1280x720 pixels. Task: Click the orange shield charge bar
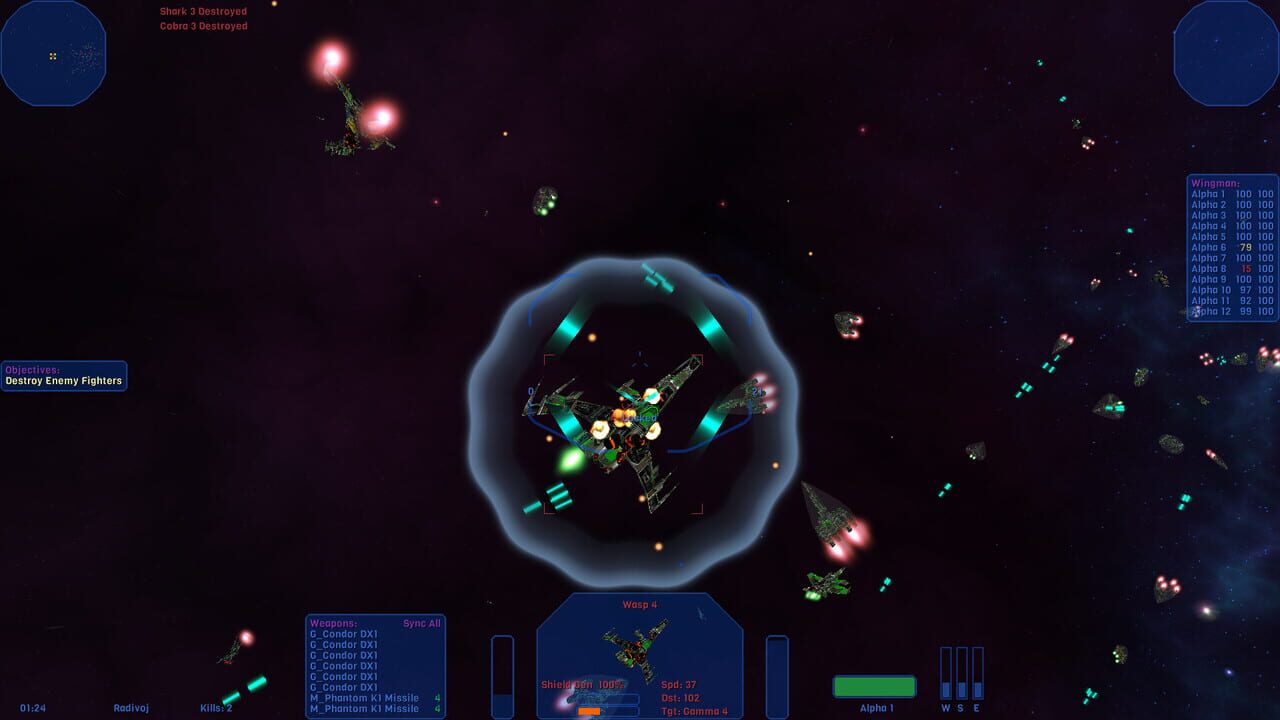tap(590, 711)
